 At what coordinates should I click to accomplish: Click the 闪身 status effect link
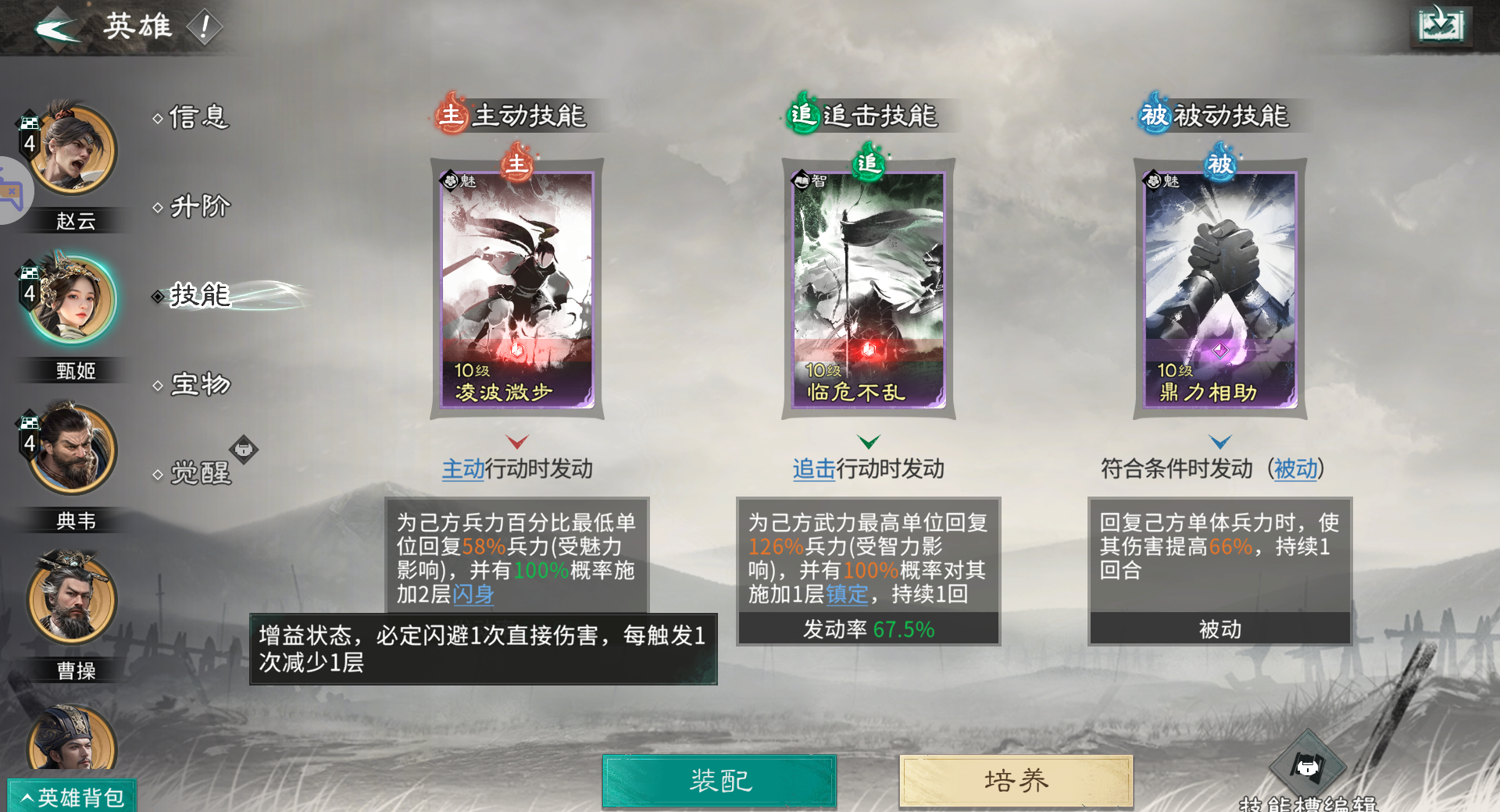coord(471,594)
